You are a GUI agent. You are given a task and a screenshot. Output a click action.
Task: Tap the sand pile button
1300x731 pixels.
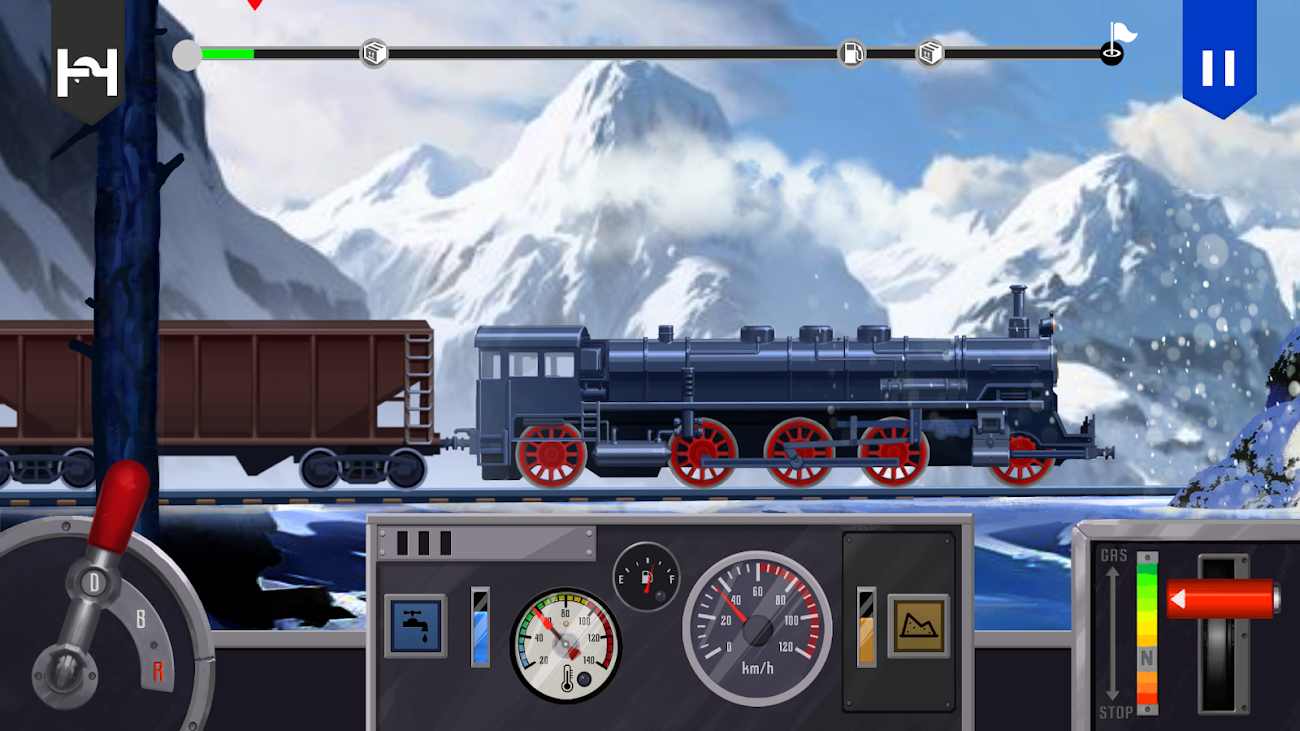point(918,626)
